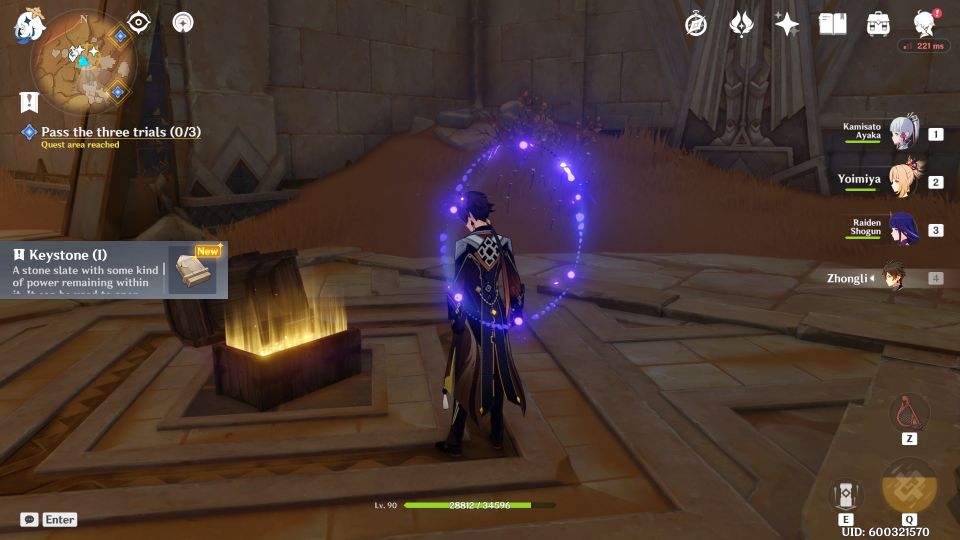Open the map from the minimap
The height and width of the screenshot is (540, 960).
[x=82, y=61]
